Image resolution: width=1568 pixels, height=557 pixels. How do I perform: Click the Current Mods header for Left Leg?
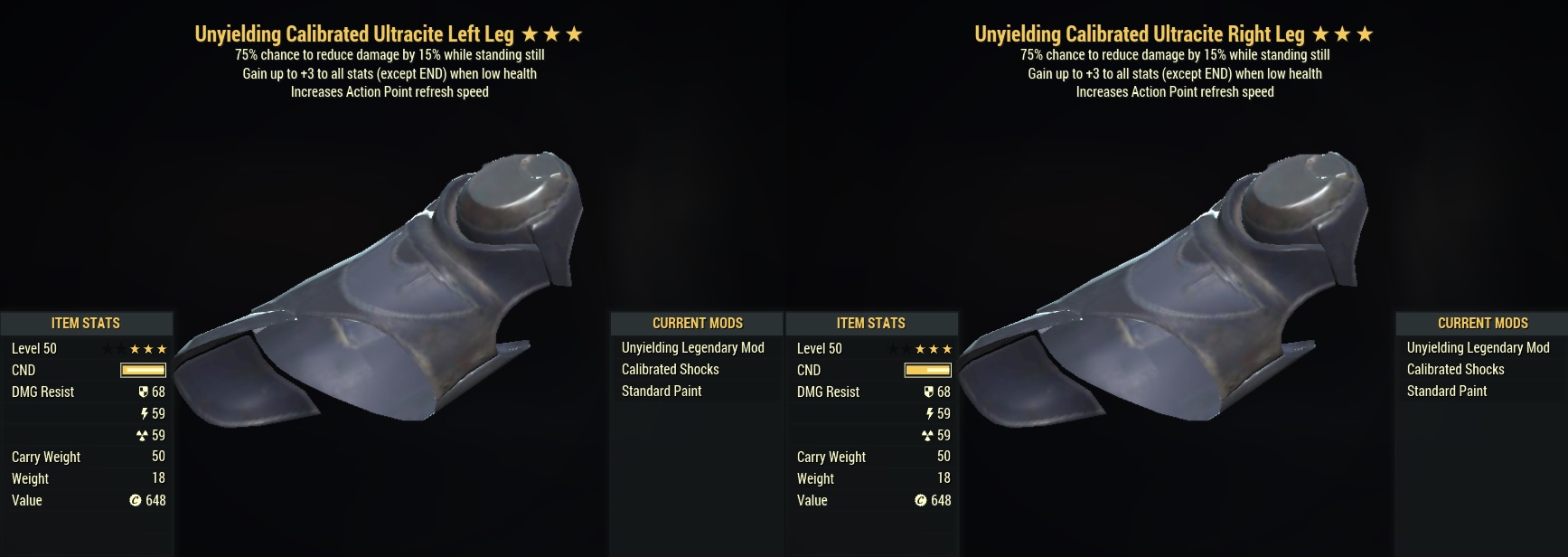click(697, 324)
